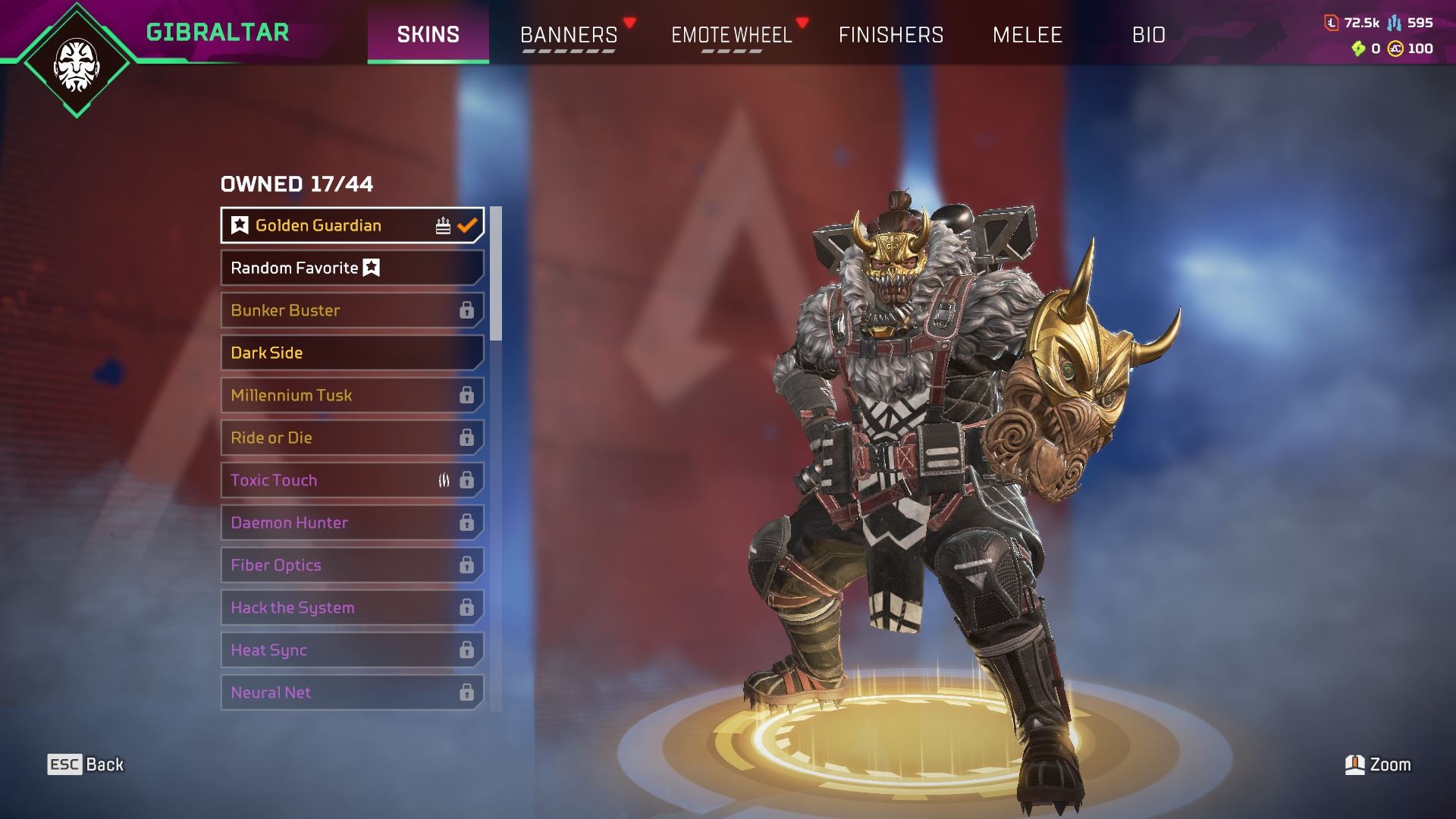This screenshot has height=819, width=1456.
Task: Switch to the Banners tab
Action: [x=569, y=35]
